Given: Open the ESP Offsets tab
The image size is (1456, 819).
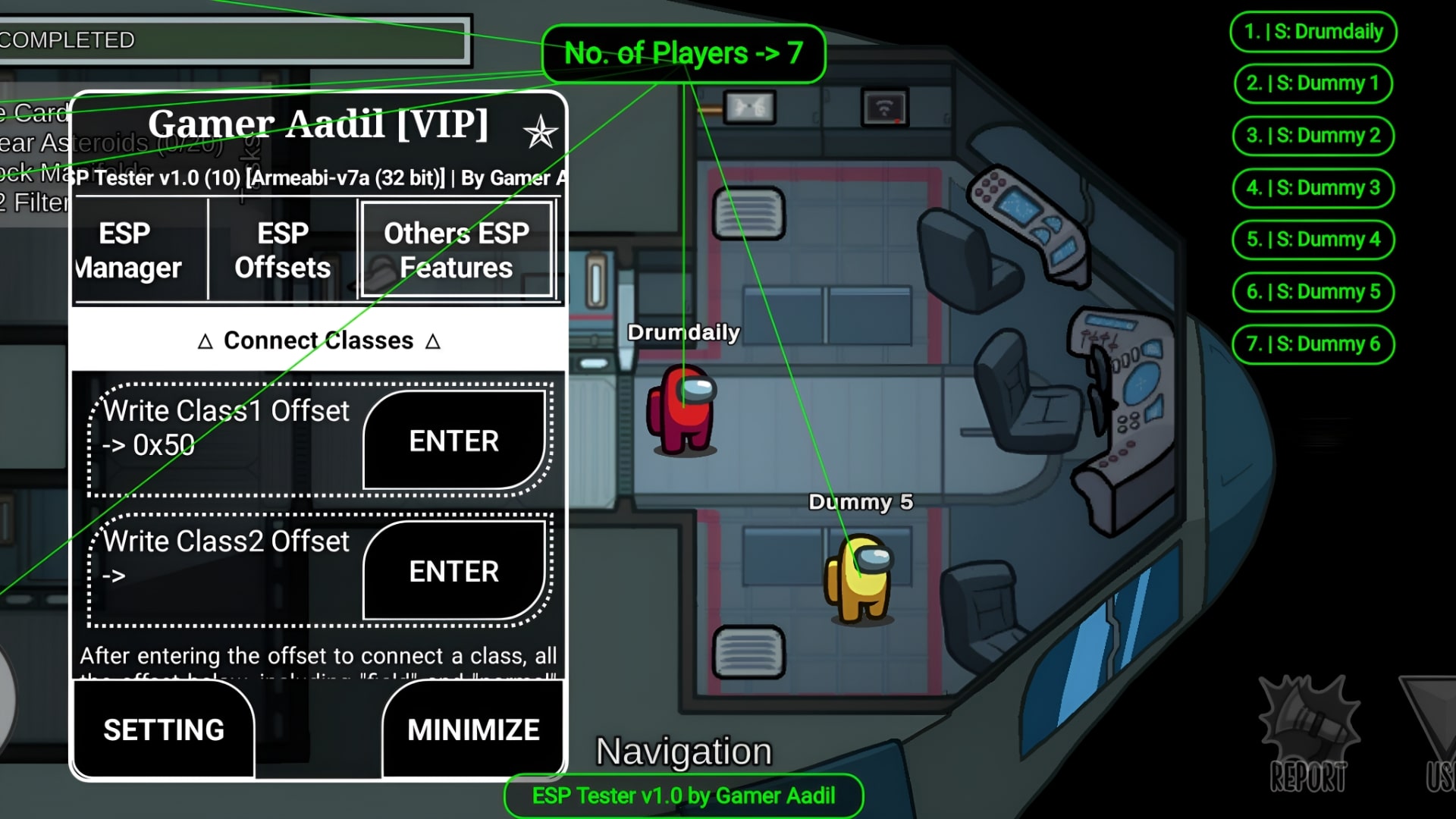Looking at the screenshot, I should tap(281, 250).
